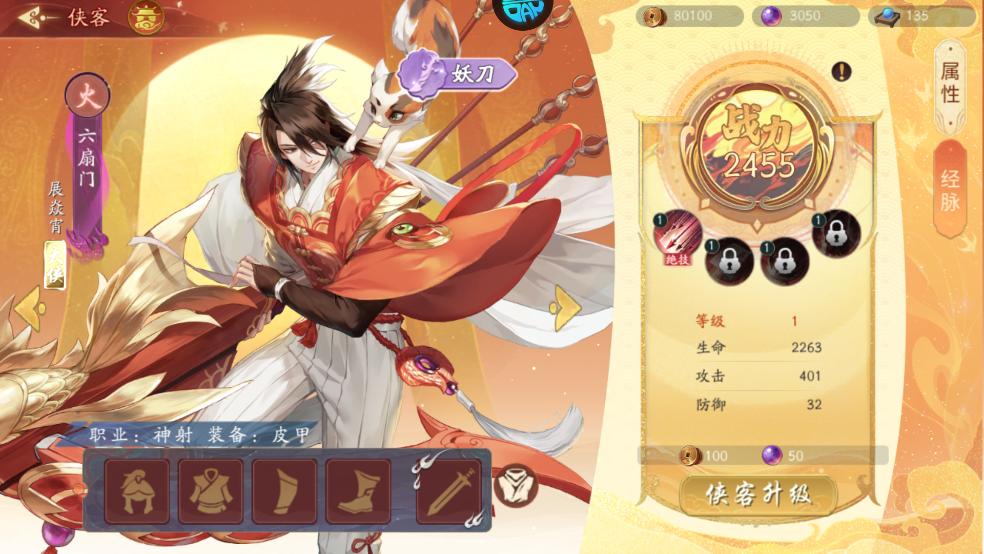Select the boots equipment slot
The height and width of the screenshot is (554, 984).
[x=358, y=491]
